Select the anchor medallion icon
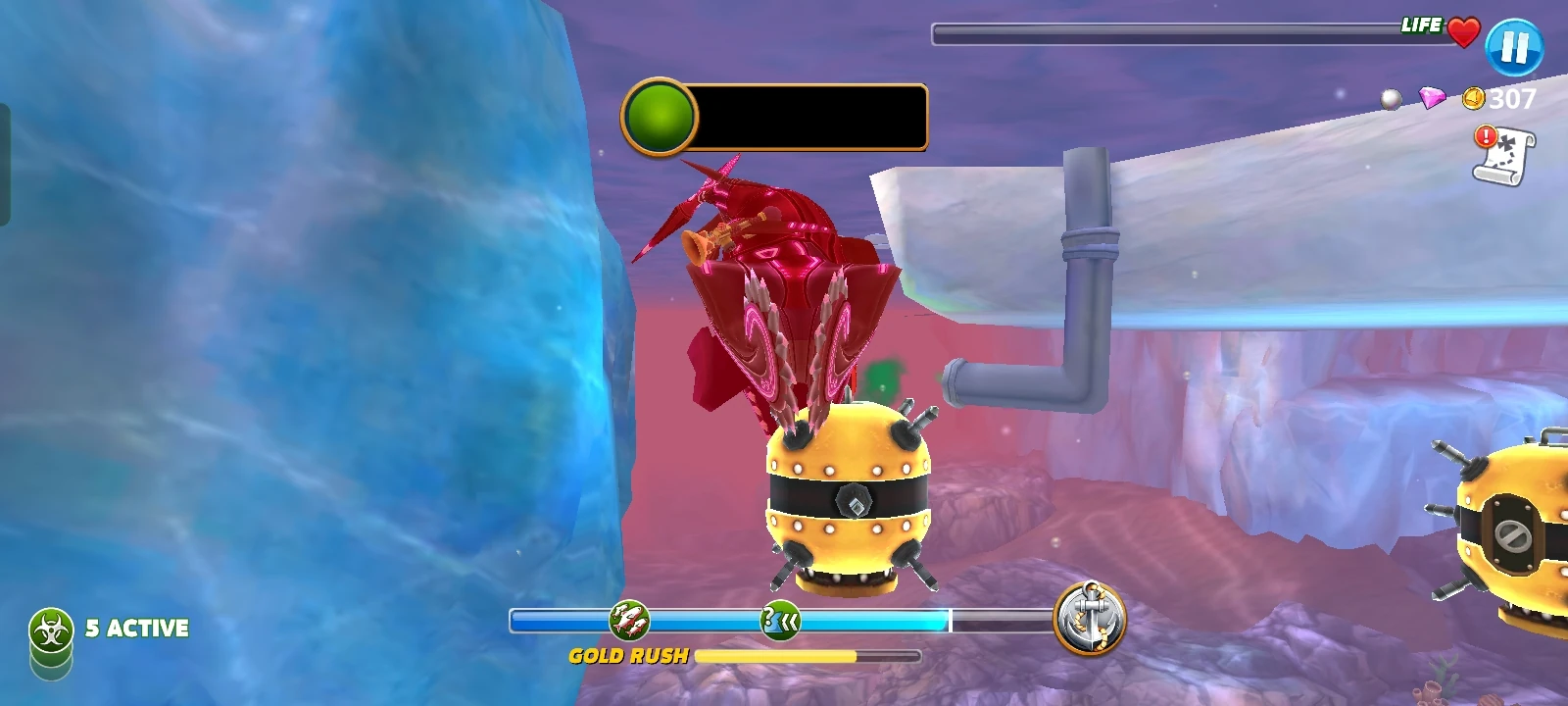The image size is (1568, 706). point(1091,618)
